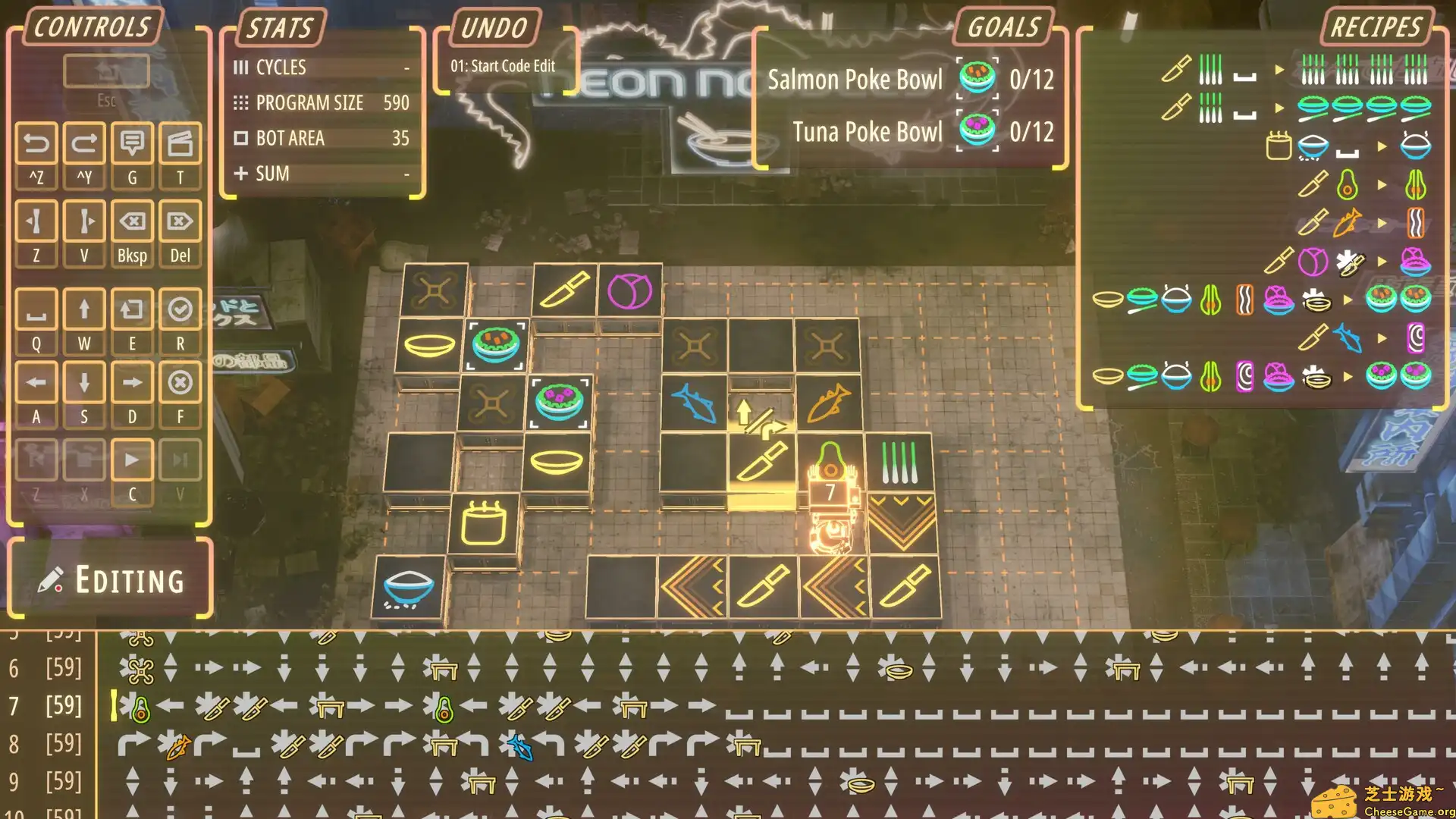
Task: Click the Tuna Poke Bowl goal icon
Action: (977, 130)
